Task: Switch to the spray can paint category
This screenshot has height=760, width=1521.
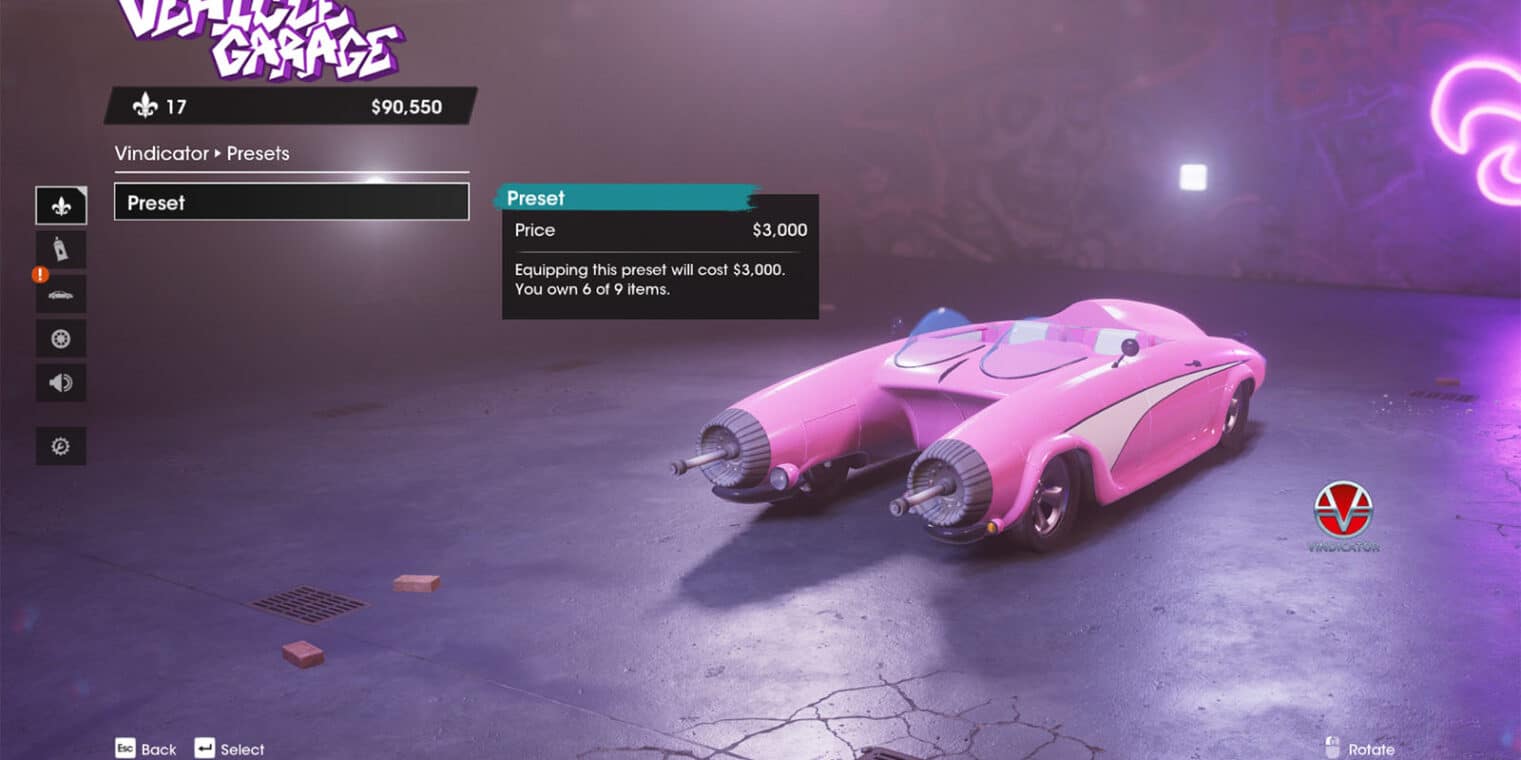Action: [x=61, y=250]
